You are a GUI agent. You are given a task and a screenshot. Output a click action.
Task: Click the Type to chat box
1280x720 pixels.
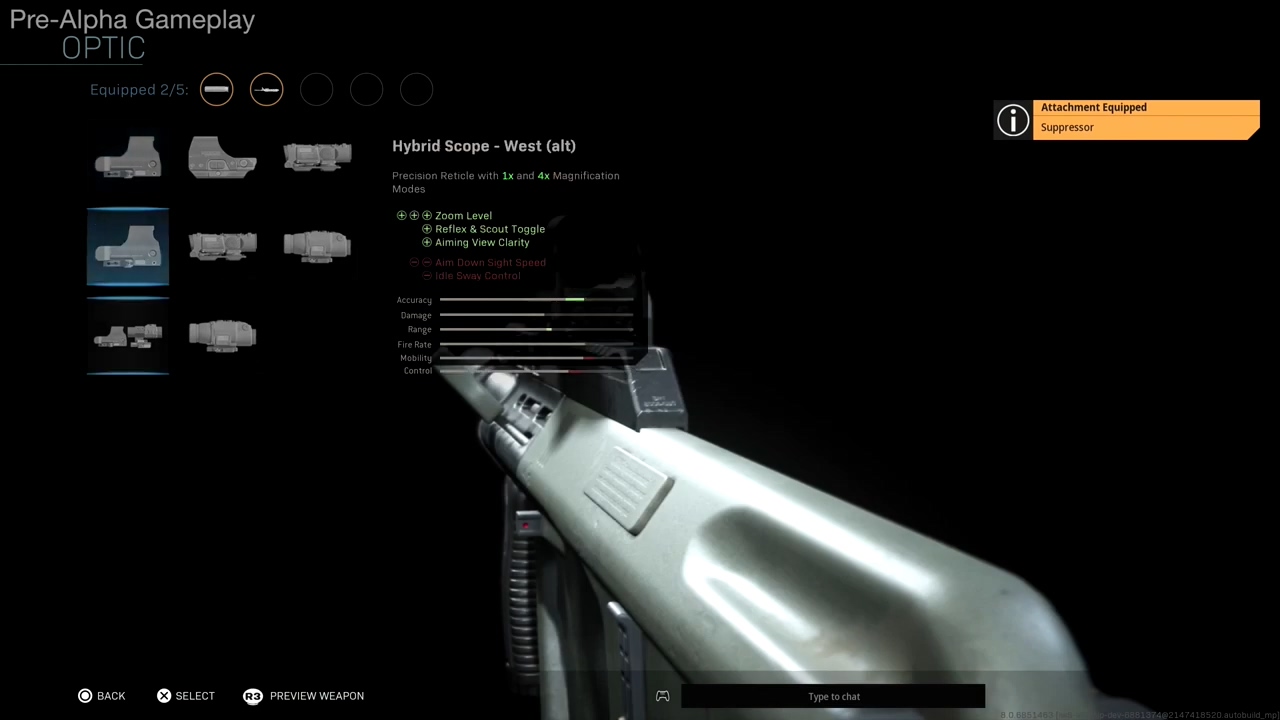point(833,696)
